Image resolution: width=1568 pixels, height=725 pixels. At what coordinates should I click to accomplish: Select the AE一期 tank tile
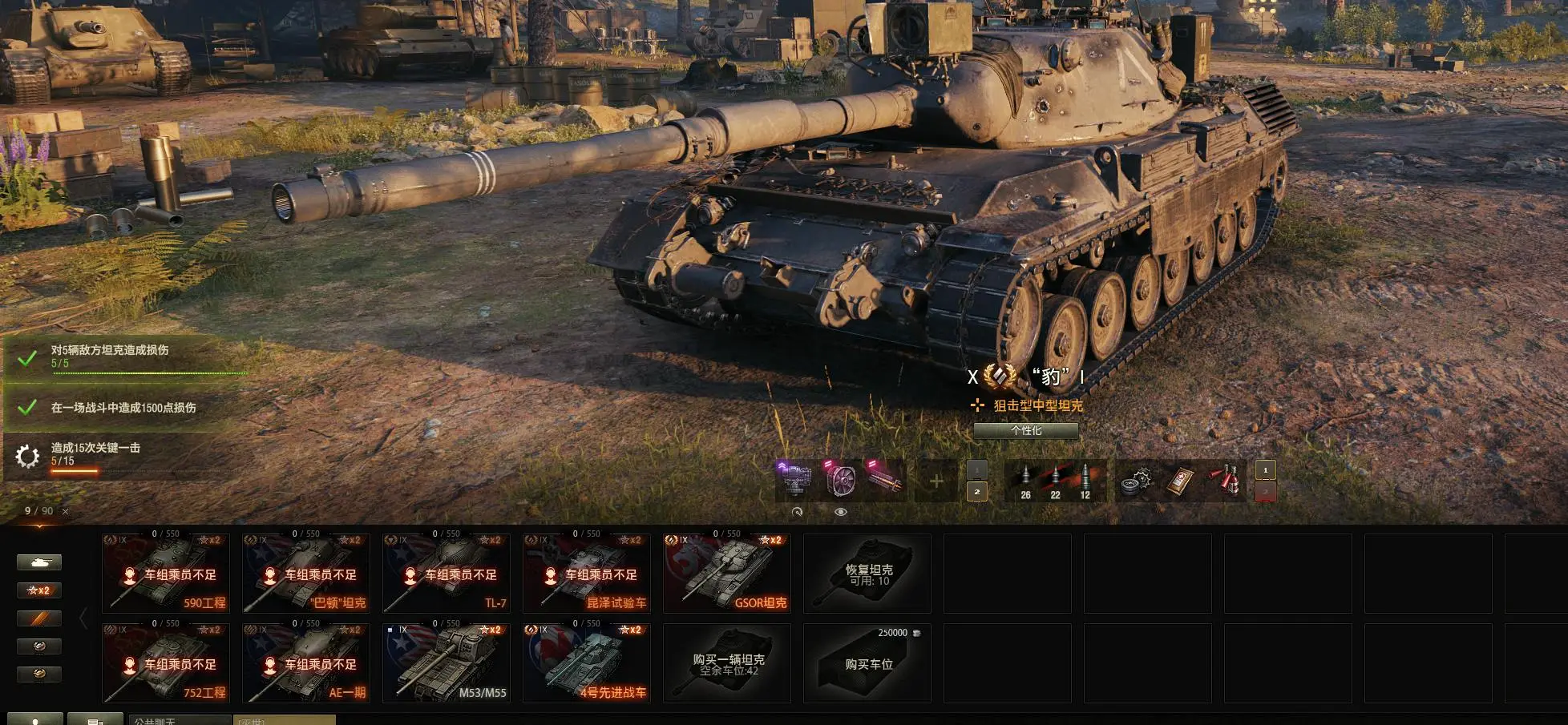coord(306,663)
